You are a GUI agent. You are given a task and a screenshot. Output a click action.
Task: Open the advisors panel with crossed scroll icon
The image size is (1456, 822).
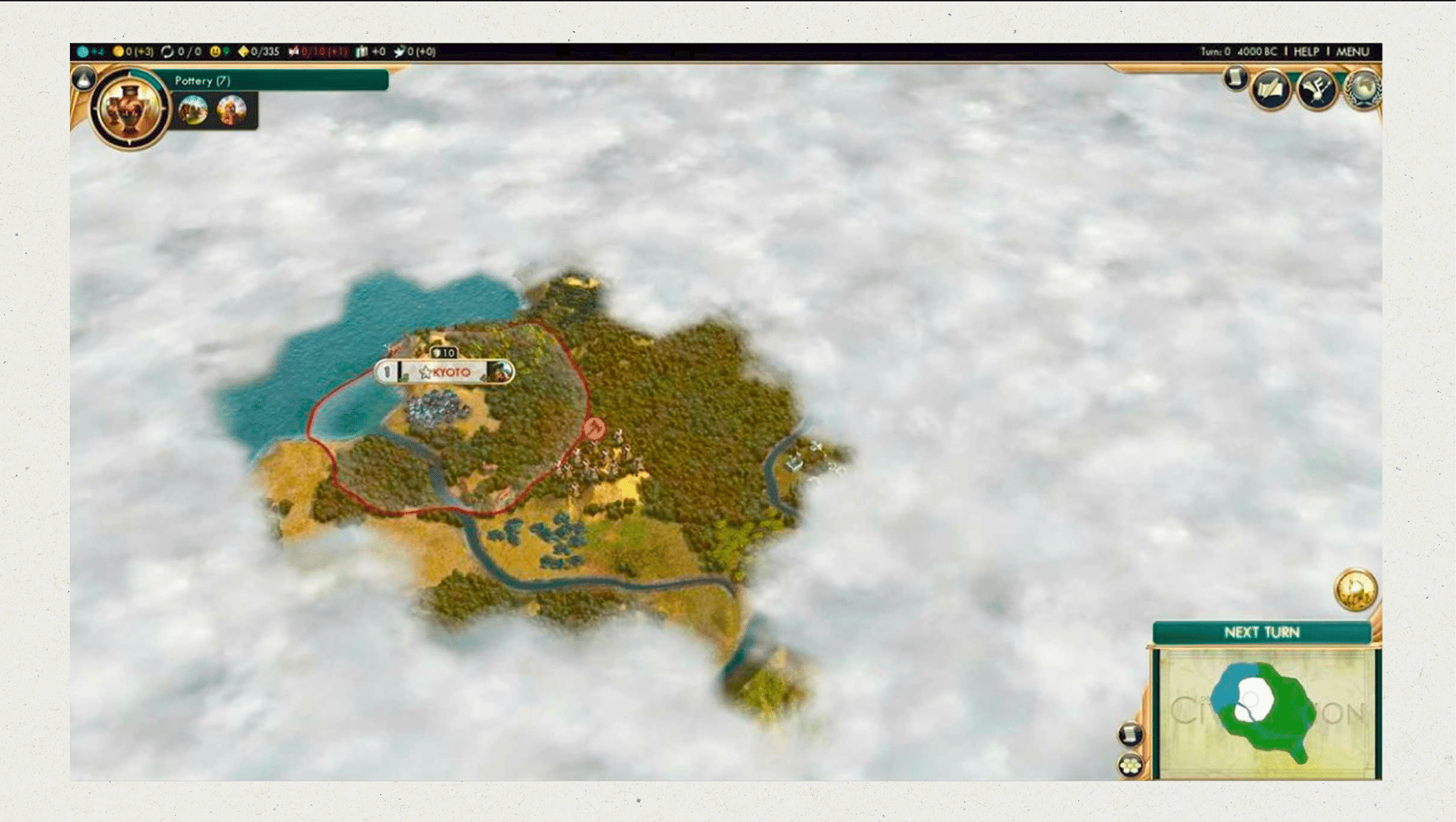click(1270, 90)
